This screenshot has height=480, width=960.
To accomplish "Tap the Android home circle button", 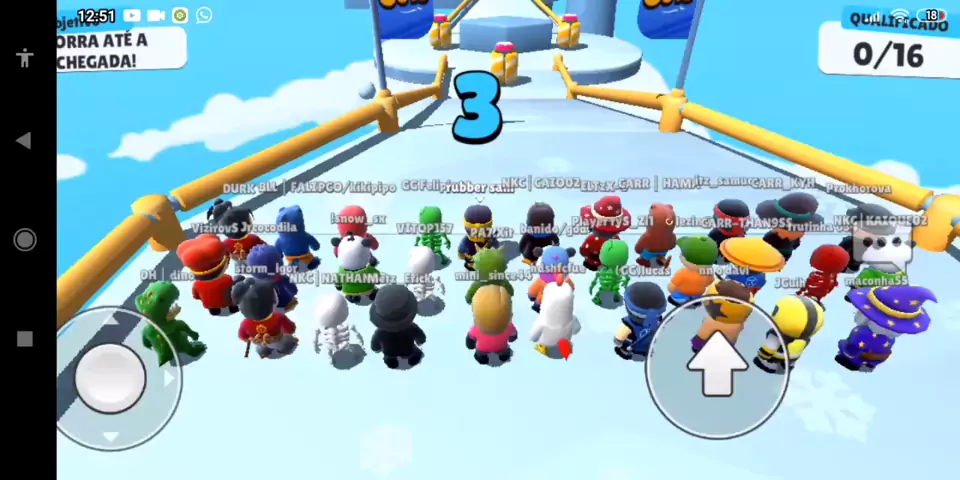I will (x=25, y=240).
